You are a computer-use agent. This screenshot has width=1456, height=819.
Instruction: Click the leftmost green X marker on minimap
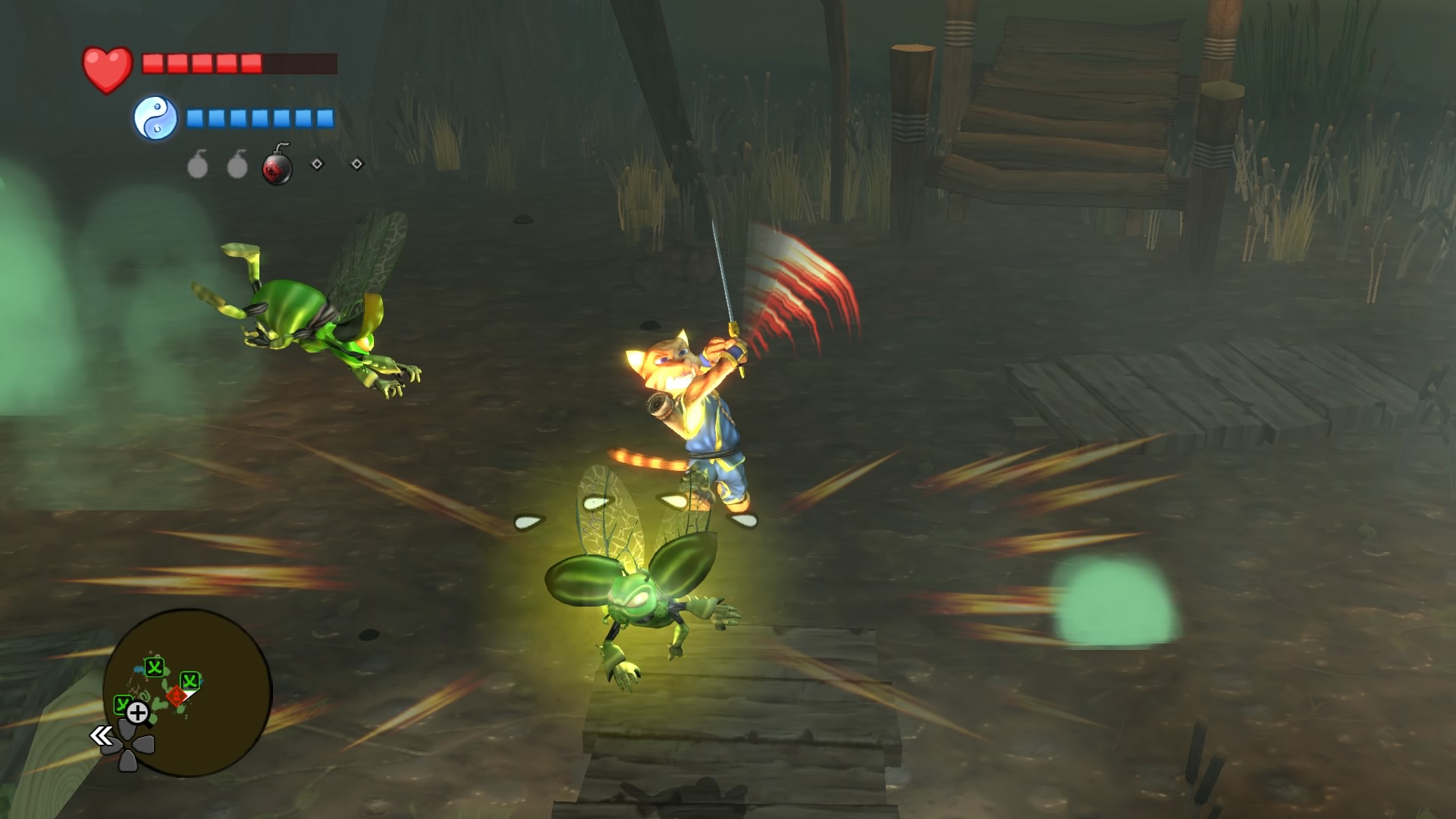coord(122,704)
